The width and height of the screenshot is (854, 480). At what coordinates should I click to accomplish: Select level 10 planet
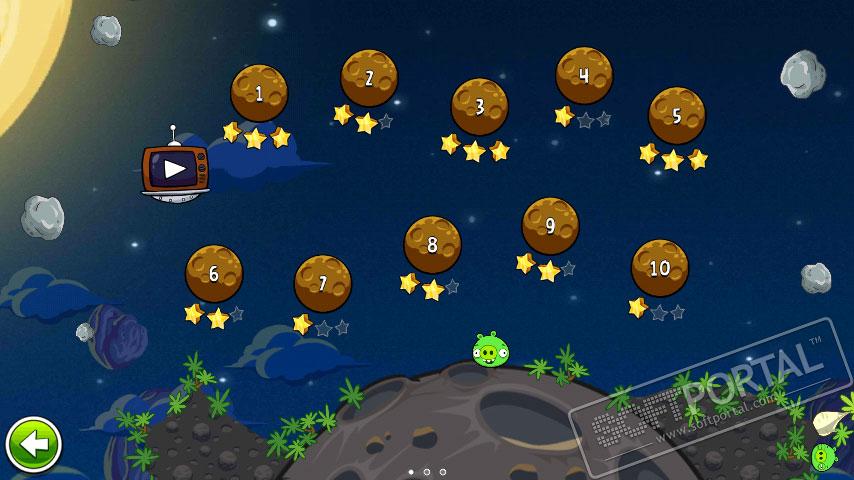coord(660,268)
